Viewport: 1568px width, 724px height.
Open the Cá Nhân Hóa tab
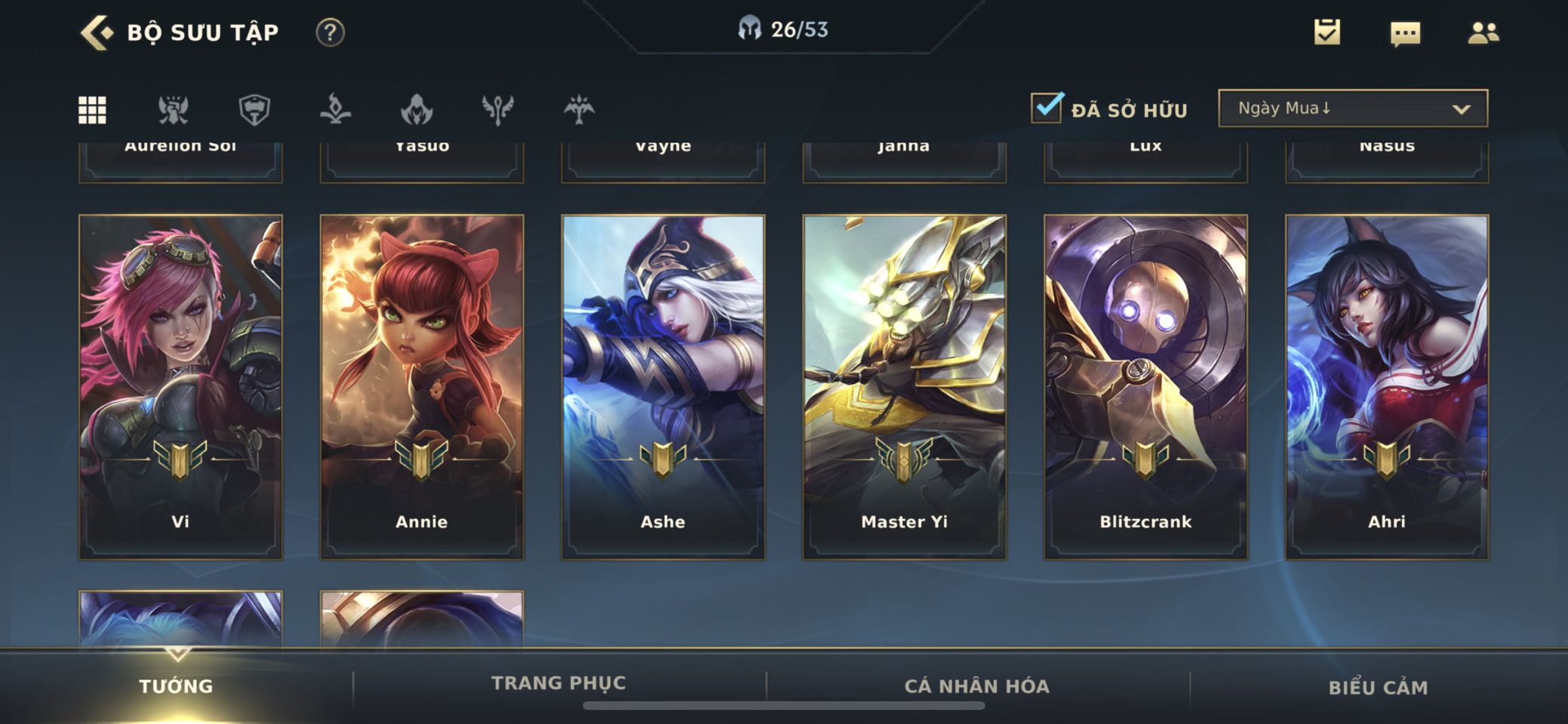[977, 686]
